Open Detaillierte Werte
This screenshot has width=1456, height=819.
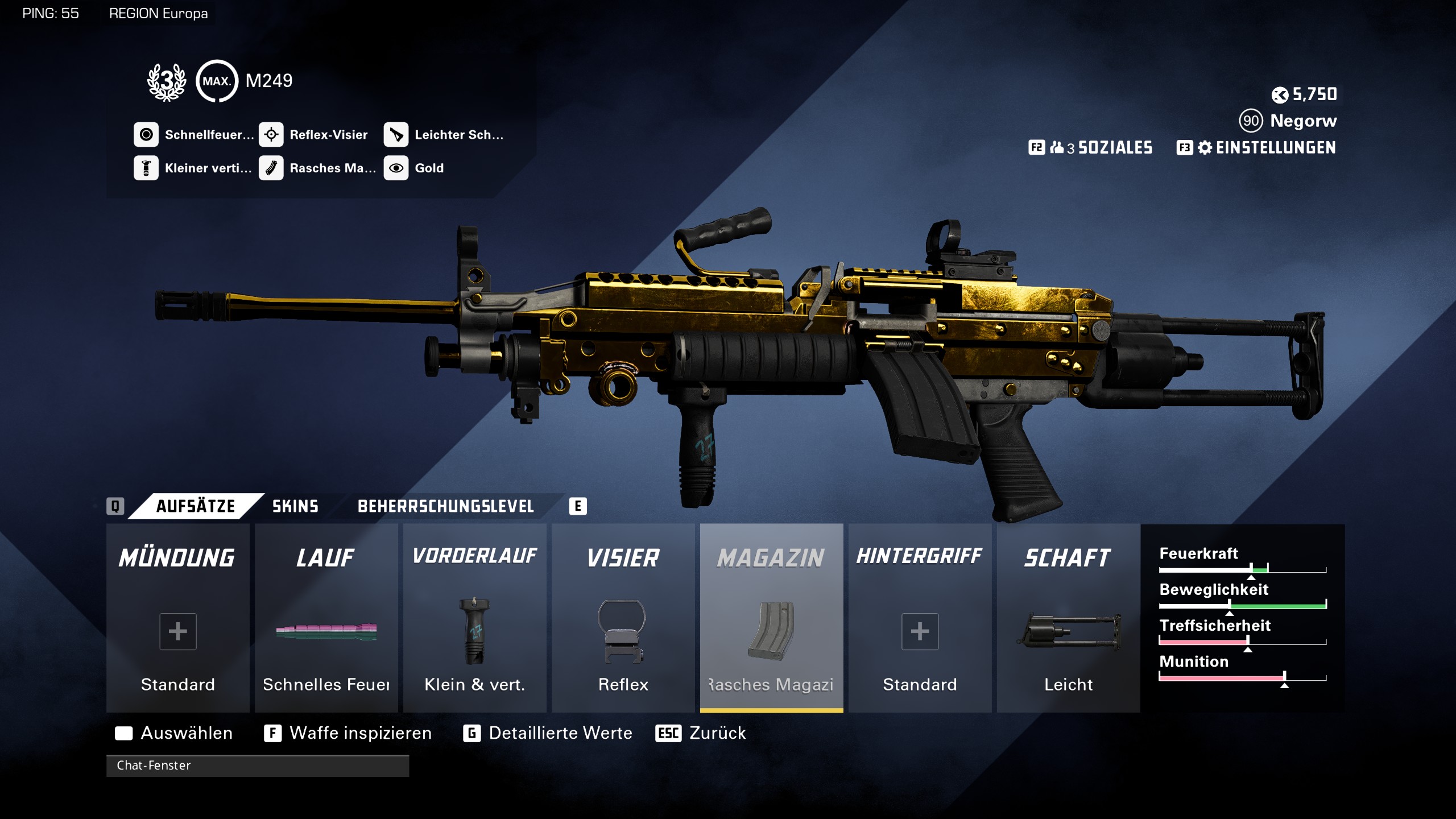[559, 733]
